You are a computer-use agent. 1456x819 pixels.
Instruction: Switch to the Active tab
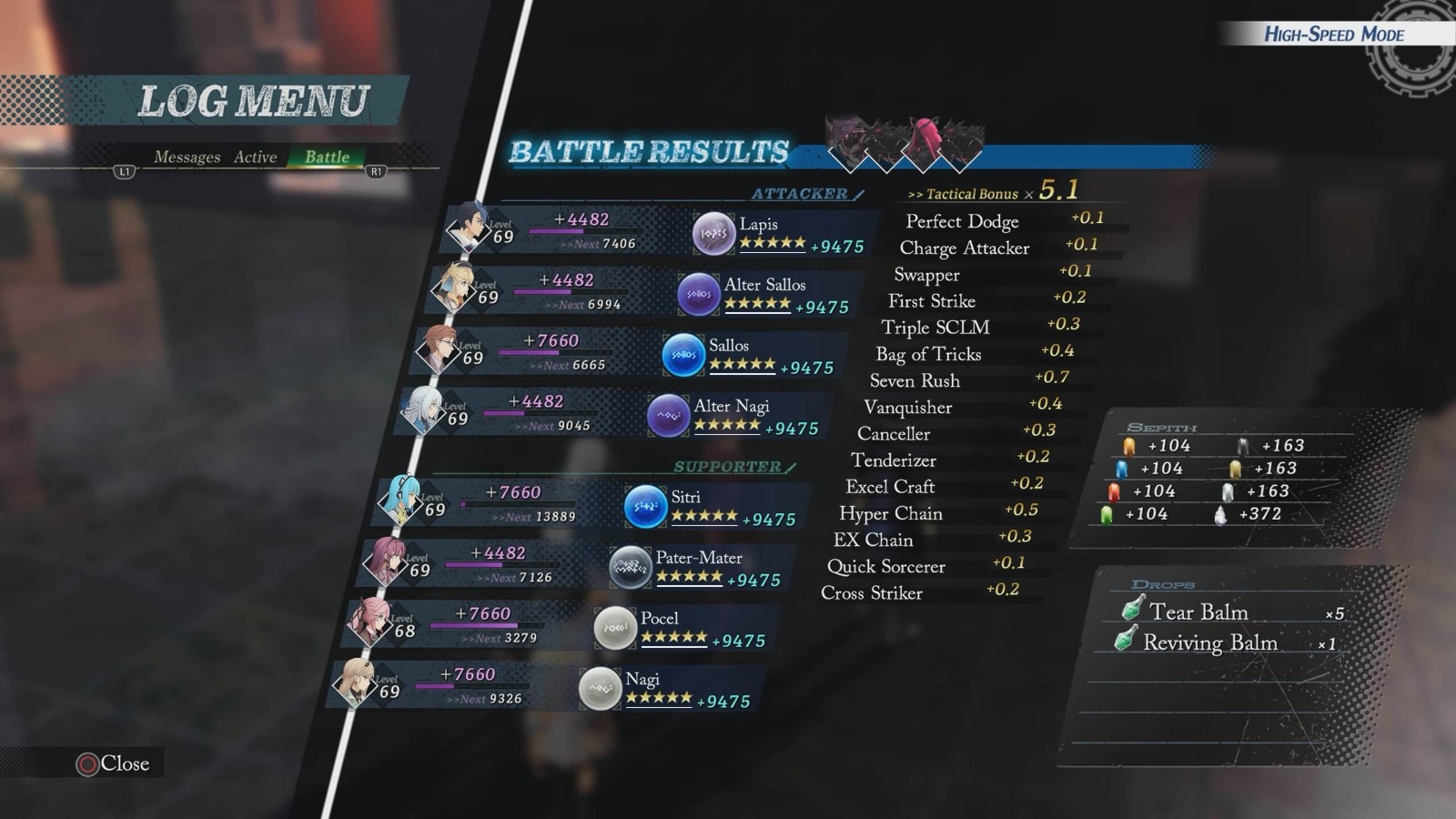[x=256, y=157]
